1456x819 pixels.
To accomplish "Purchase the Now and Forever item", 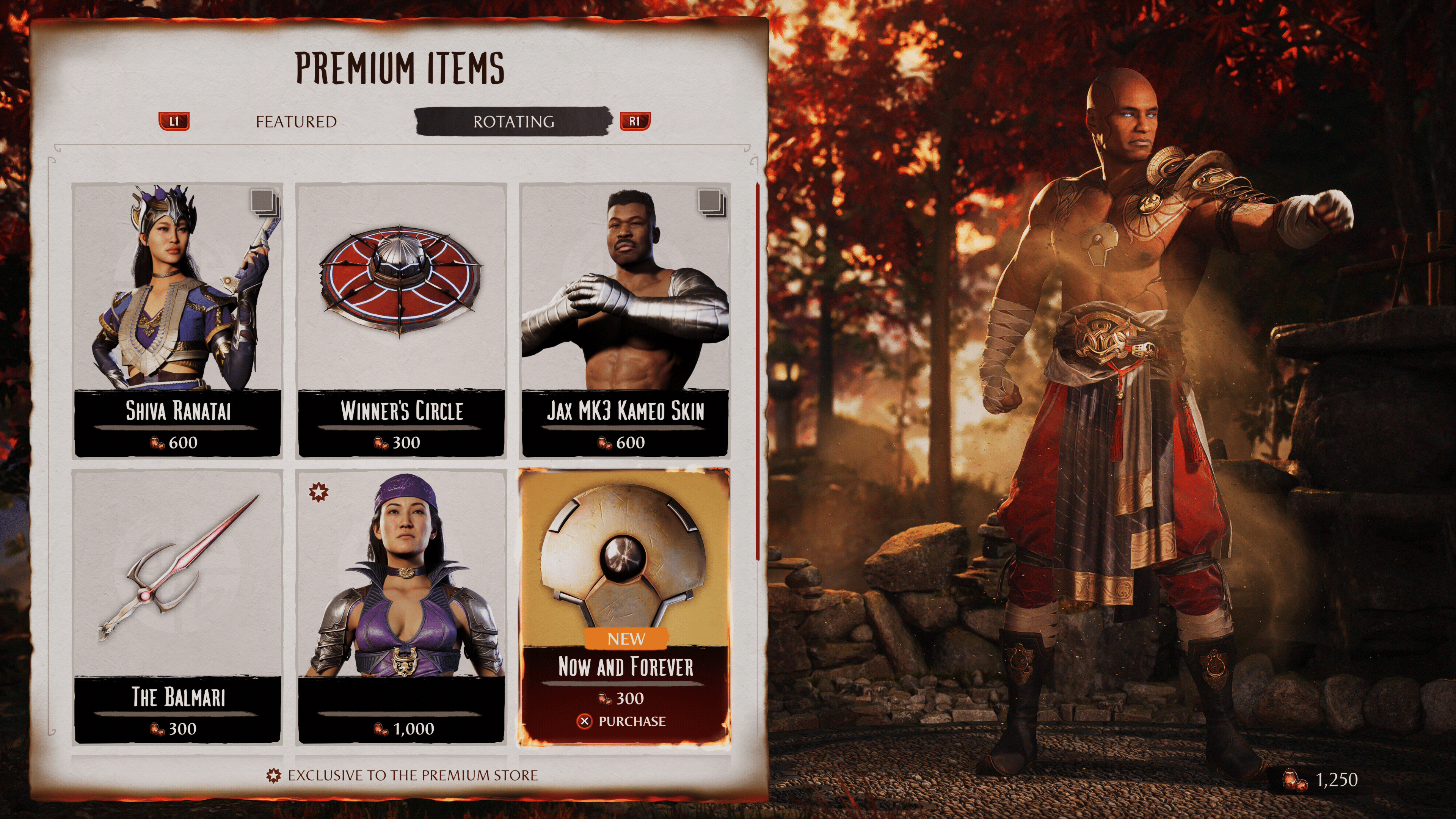I will (x=624, y=721).
